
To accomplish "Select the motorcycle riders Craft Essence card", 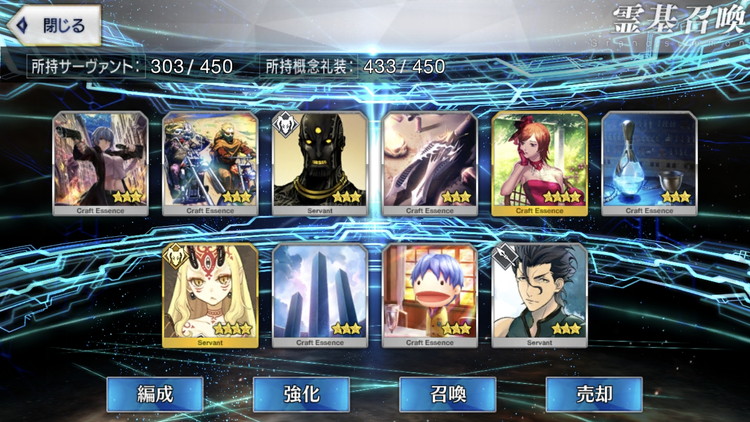I will pos(210,162).
